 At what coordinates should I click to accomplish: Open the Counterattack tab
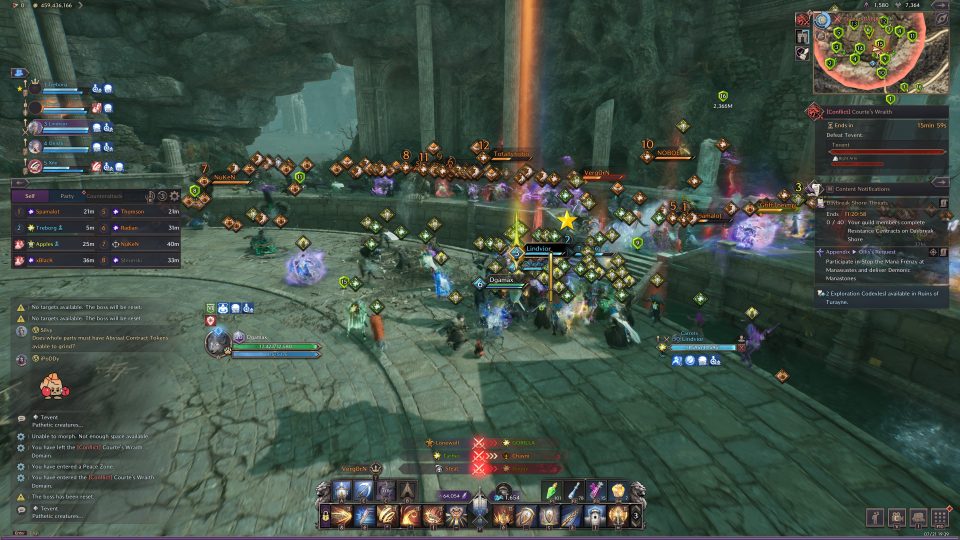[x=104, y=196]
